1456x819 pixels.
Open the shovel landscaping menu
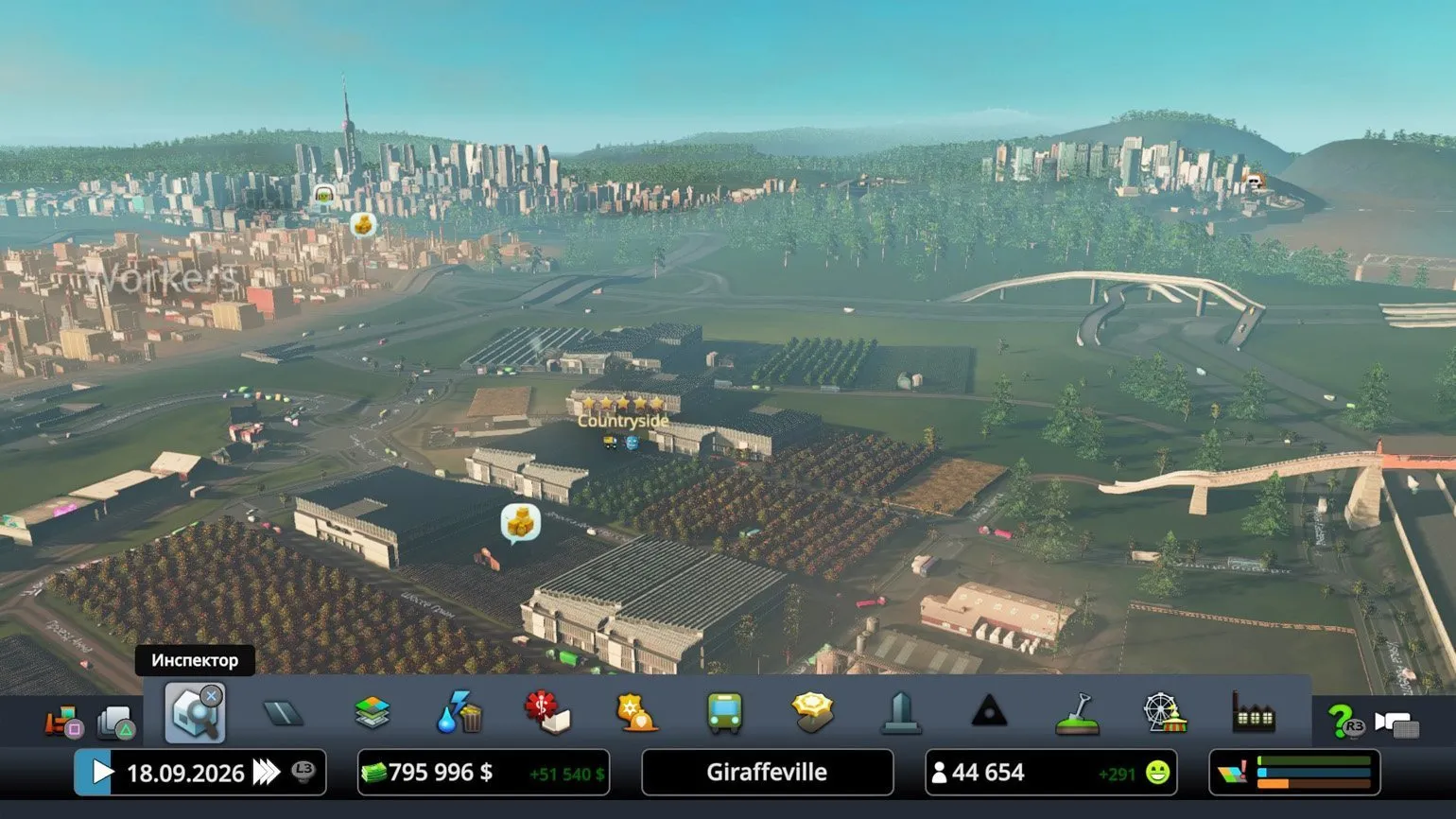click(x=1077, y=713)
